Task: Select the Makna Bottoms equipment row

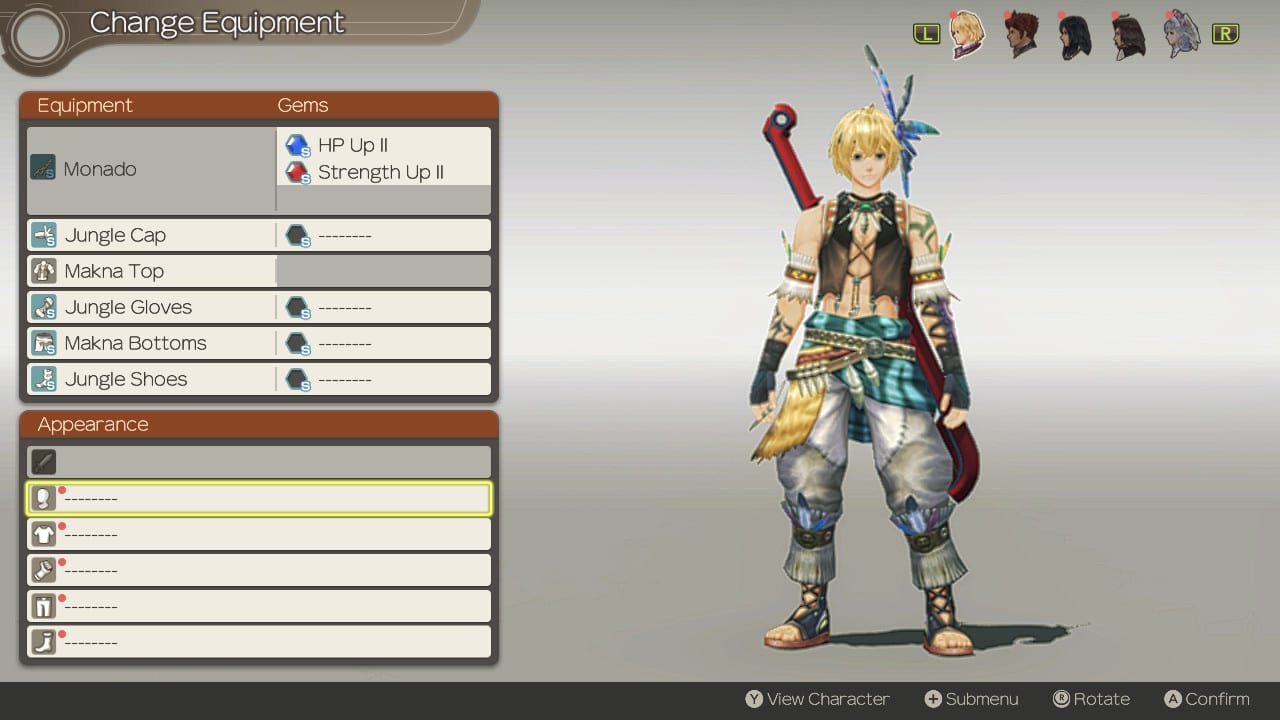Action: pyautogui.click(x=150, y=343)
